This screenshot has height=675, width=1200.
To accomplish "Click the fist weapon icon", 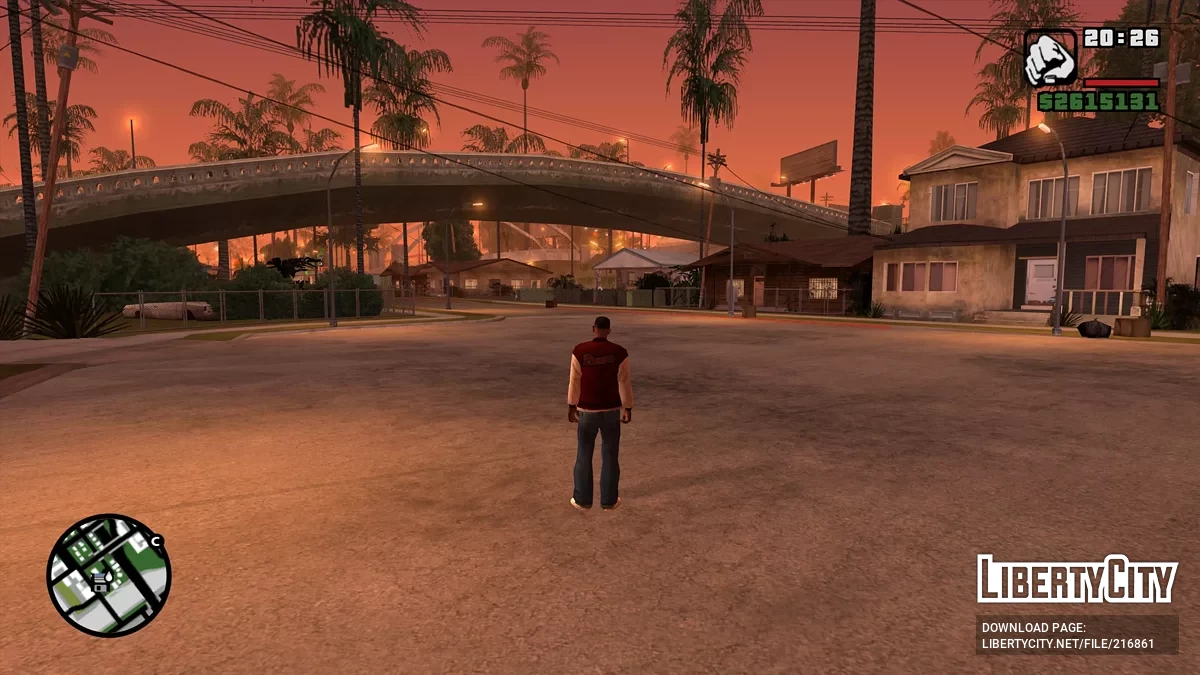I will point(1050,58).
